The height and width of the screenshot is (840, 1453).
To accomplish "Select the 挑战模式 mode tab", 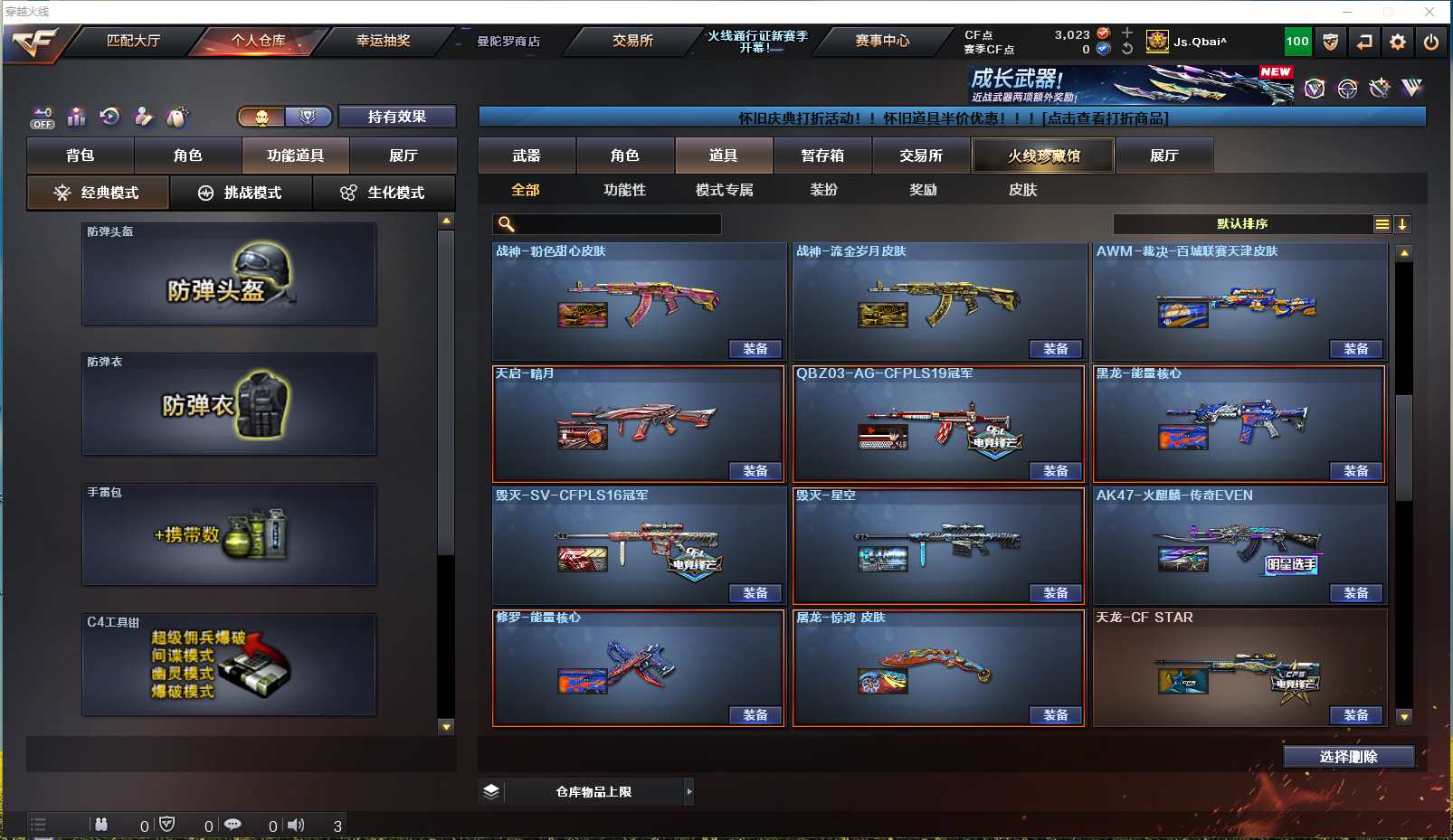I will point(241,193).
